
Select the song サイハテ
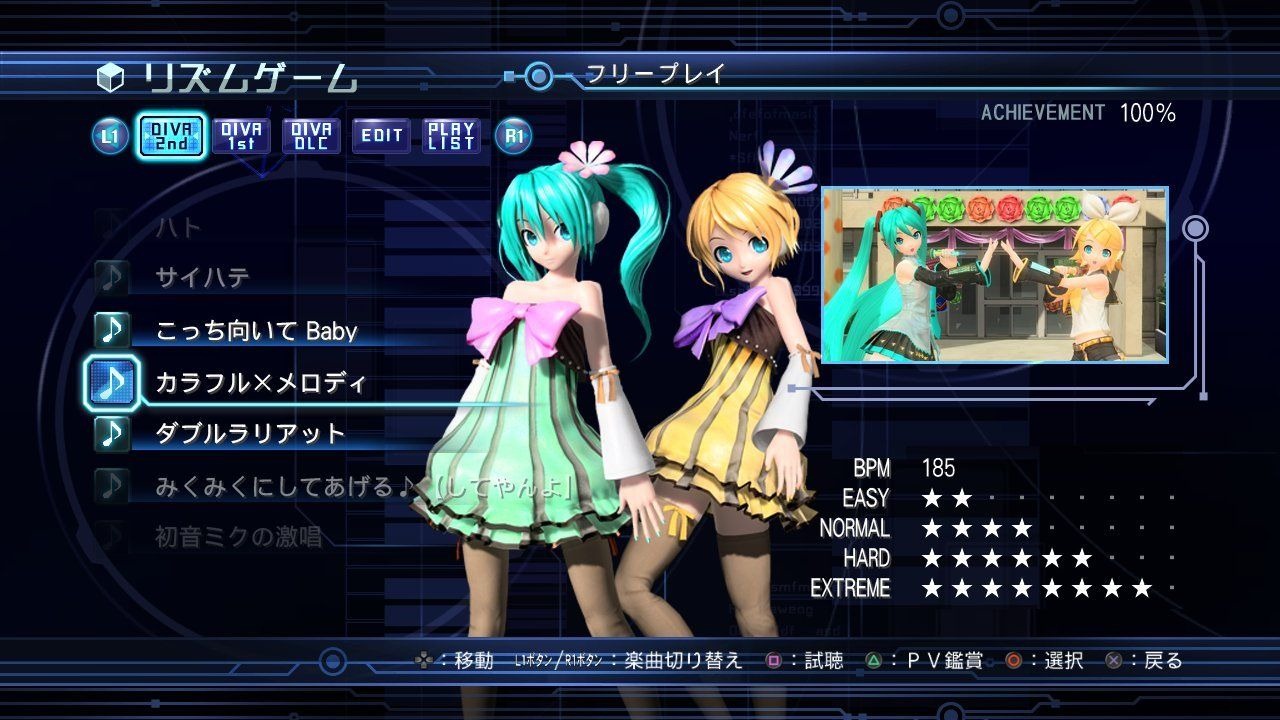203,278
